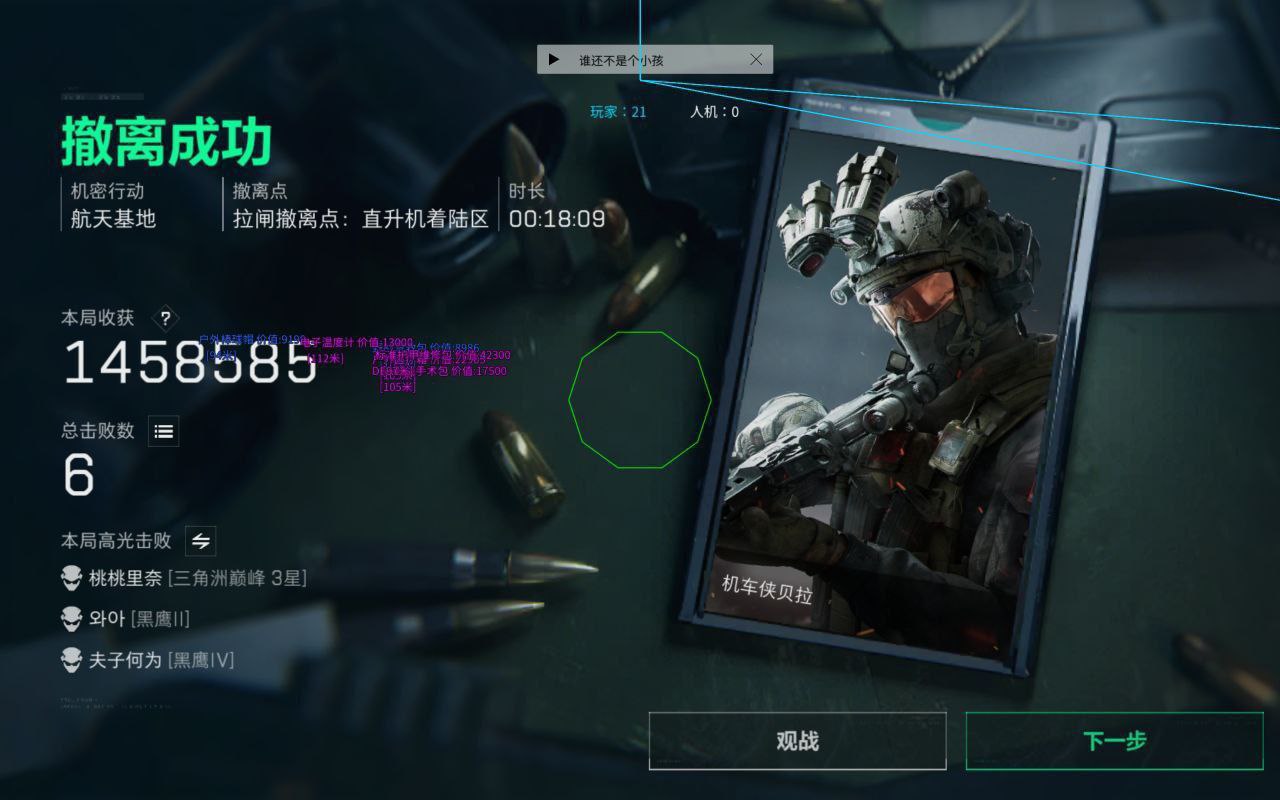Viewport: 1280px width, 800px height.
Task: Click the 拉闸撤离点 extraction point text
Action: tap(360, 220)
